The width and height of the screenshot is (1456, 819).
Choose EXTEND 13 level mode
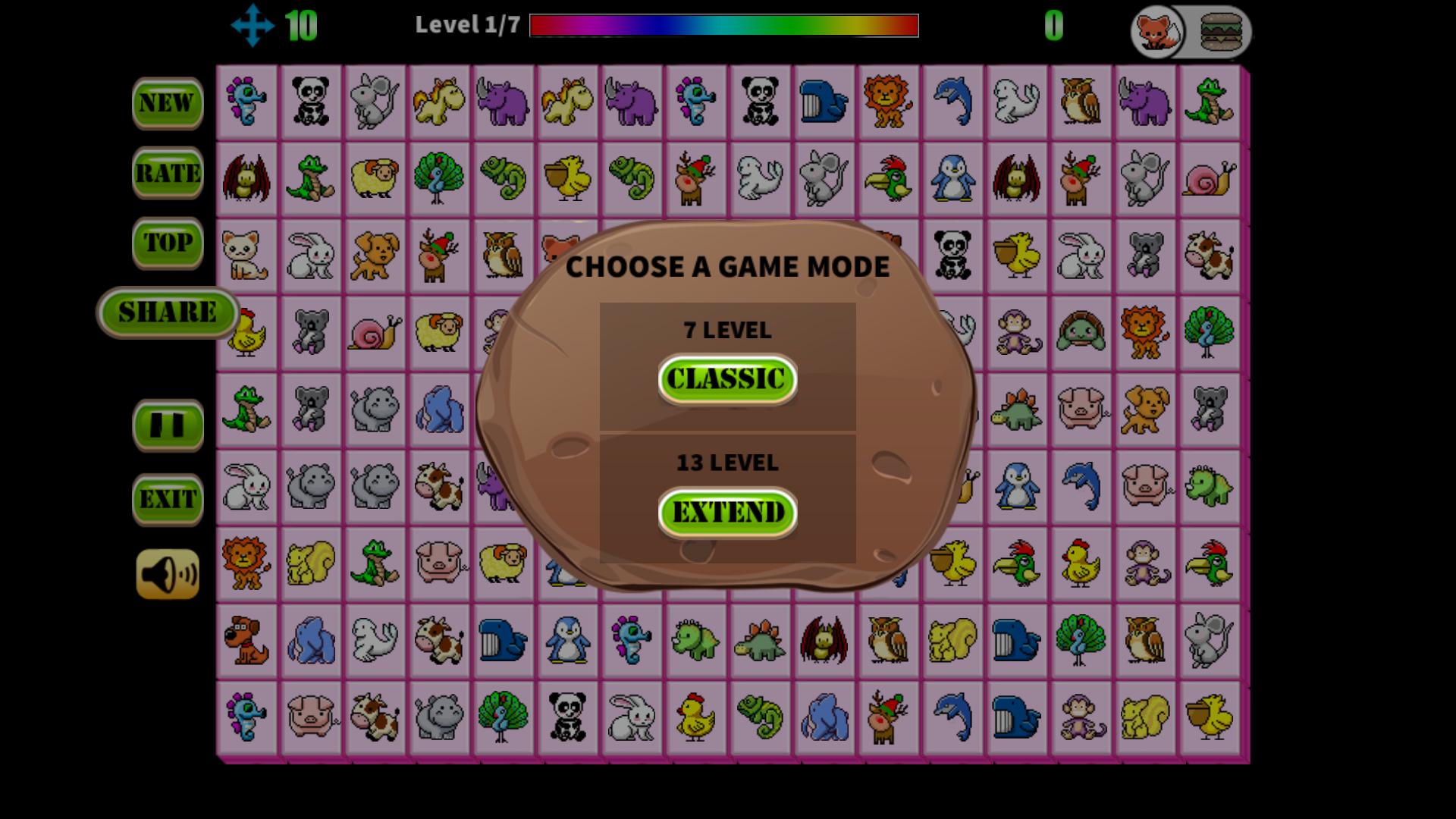pyautogui.click(x=726, y=512)
